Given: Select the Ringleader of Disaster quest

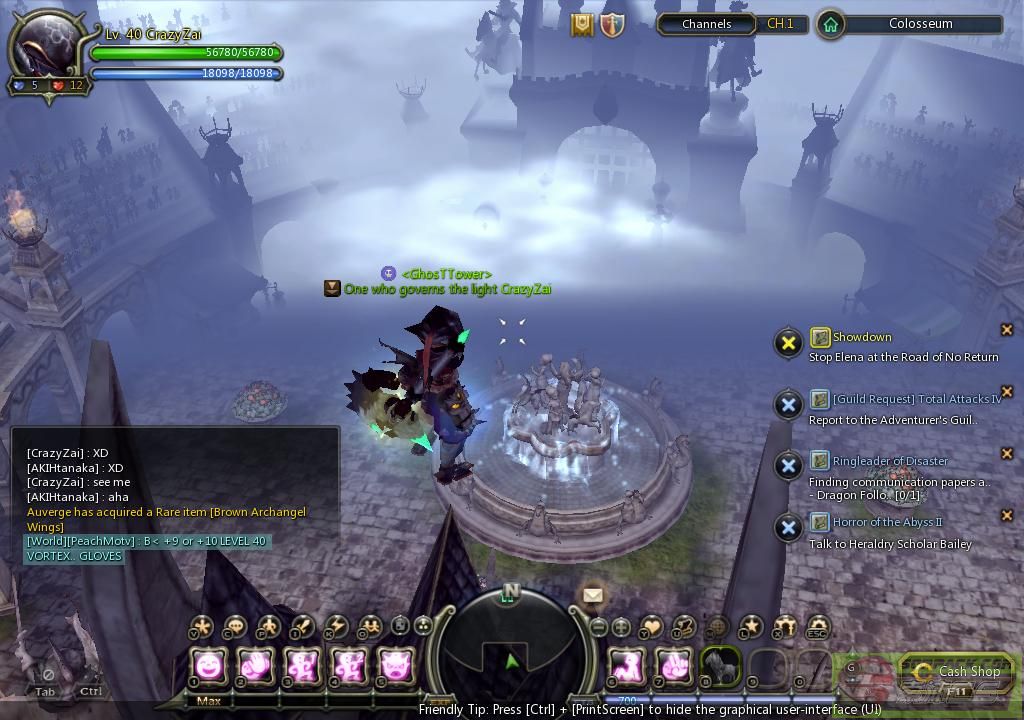Looking at the screenshot, I should pos(890,461).
